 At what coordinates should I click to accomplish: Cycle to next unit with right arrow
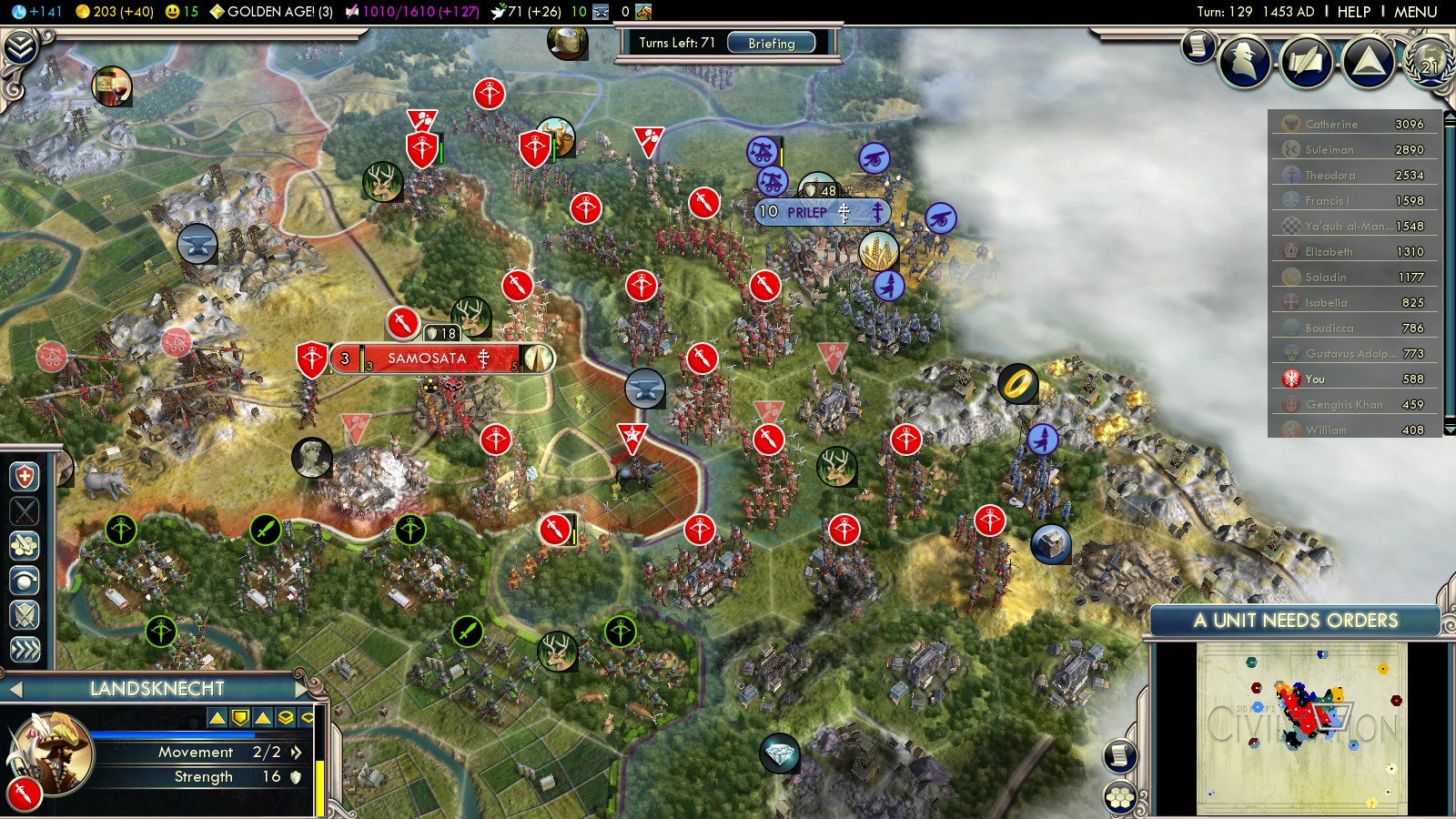pos(302,689)
